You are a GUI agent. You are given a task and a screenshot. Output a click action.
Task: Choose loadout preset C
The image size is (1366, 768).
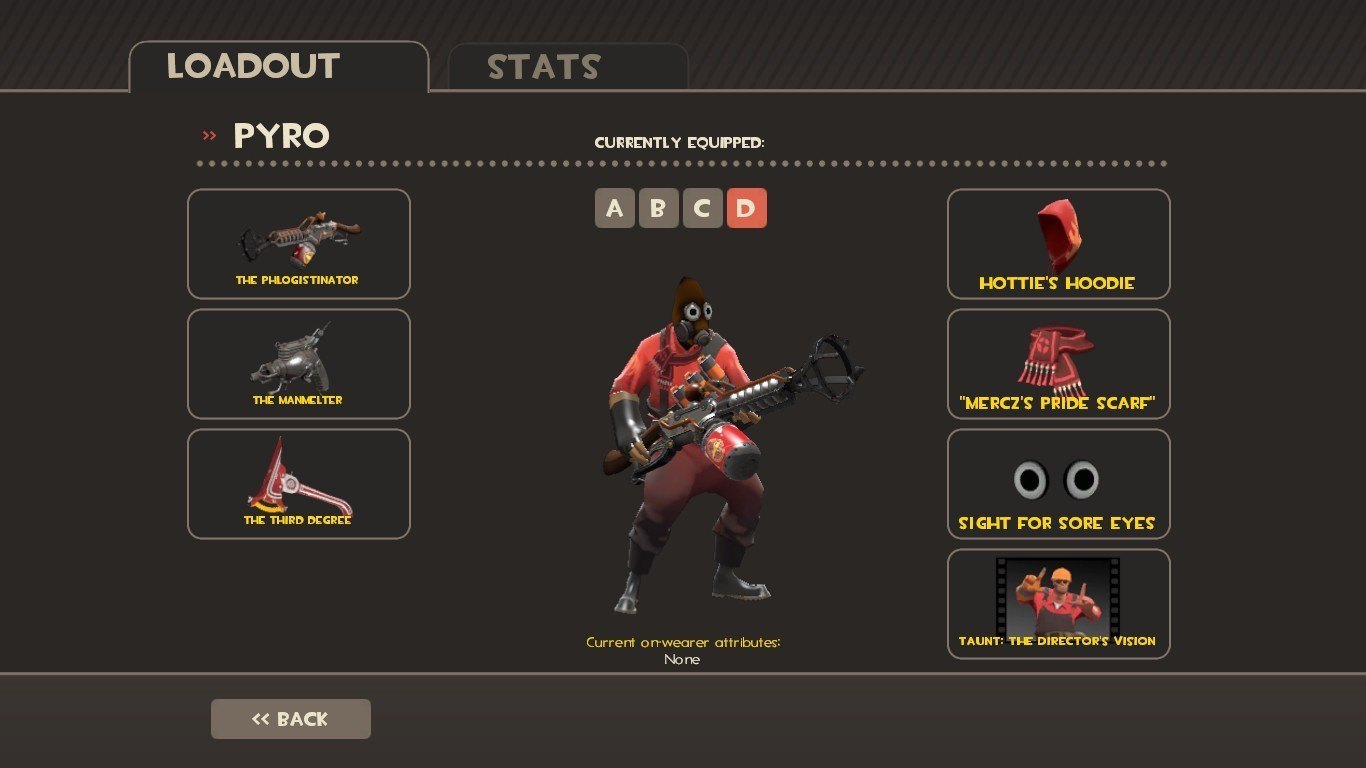tap(703, 209)
